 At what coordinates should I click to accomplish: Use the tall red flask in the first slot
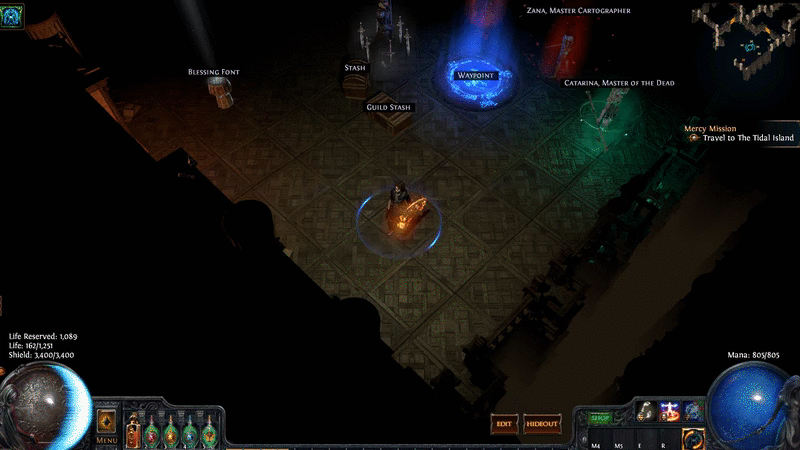point(133,430)
